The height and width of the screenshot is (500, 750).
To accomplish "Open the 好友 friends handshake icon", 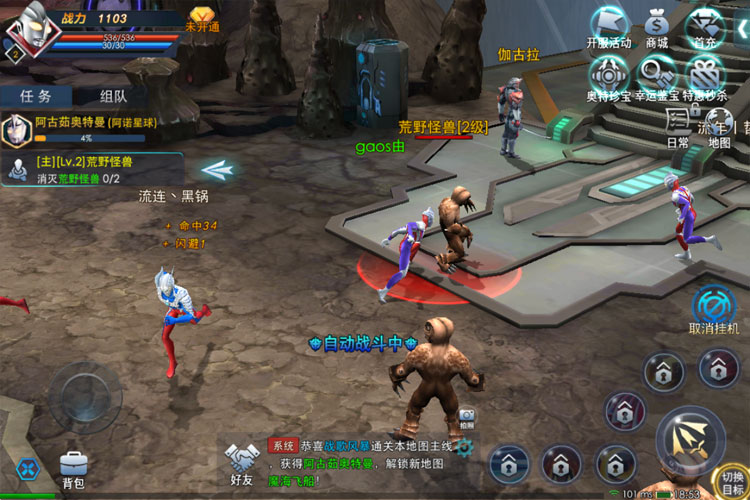I will [241, 464].
